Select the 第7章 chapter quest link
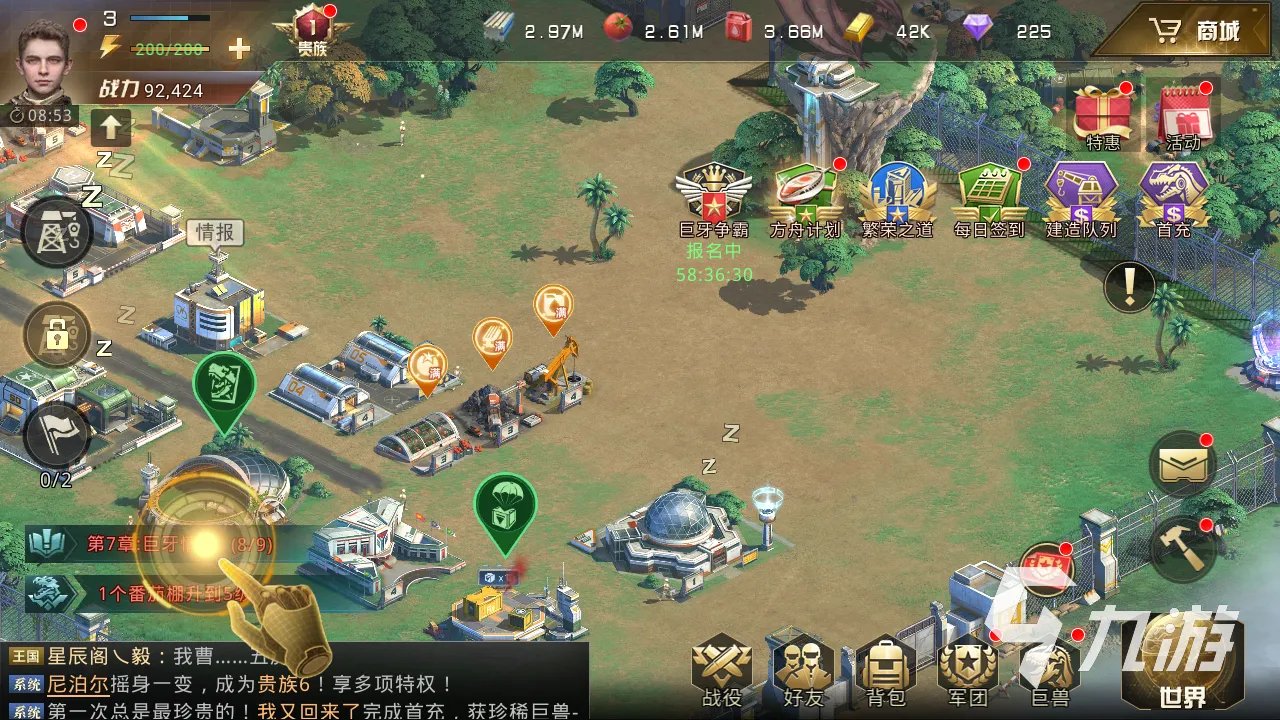The width and height of the screenshot is (1280, 720). point(140,543)
